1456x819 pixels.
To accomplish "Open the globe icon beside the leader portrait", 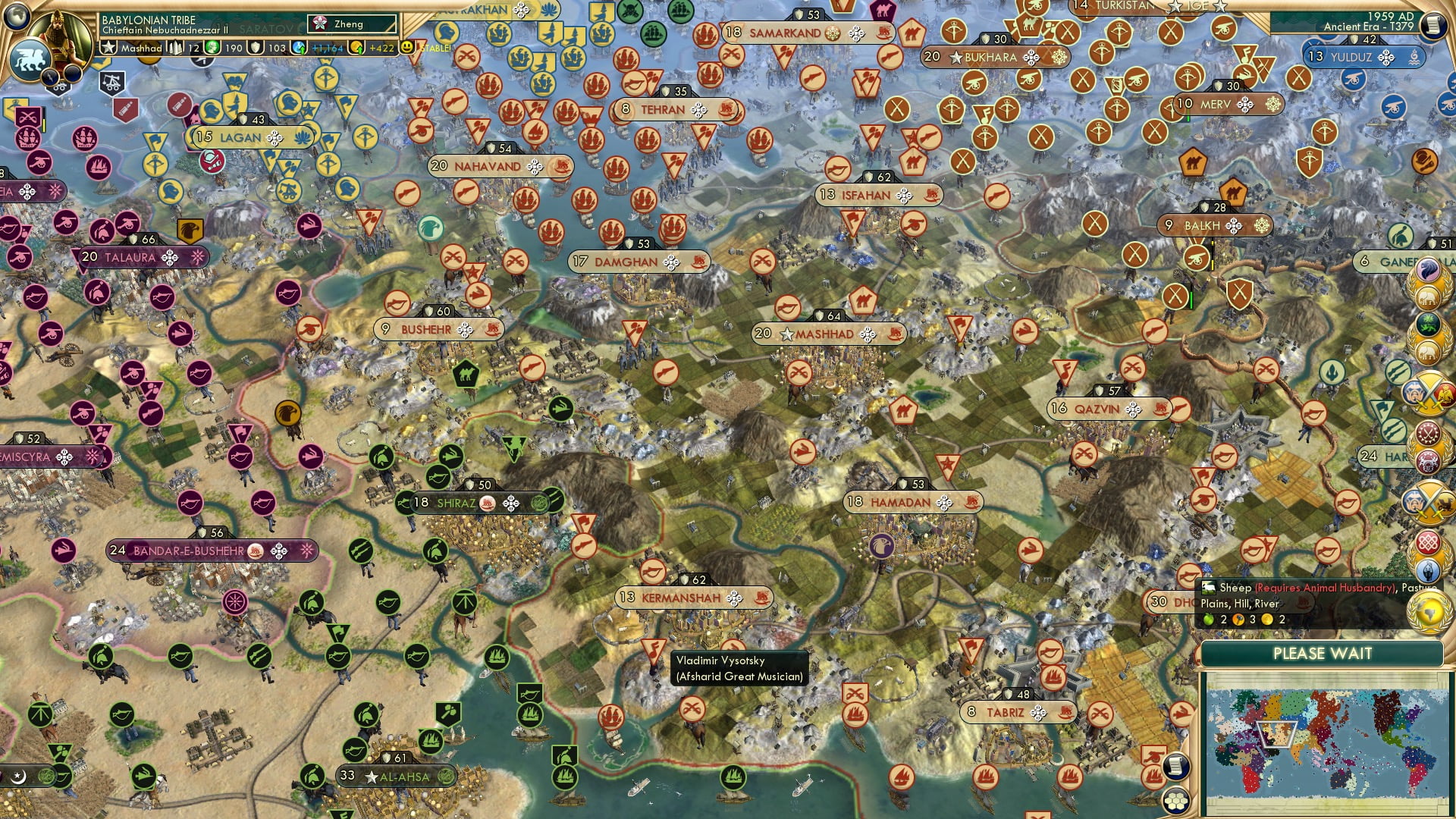I will click(17, 15).
